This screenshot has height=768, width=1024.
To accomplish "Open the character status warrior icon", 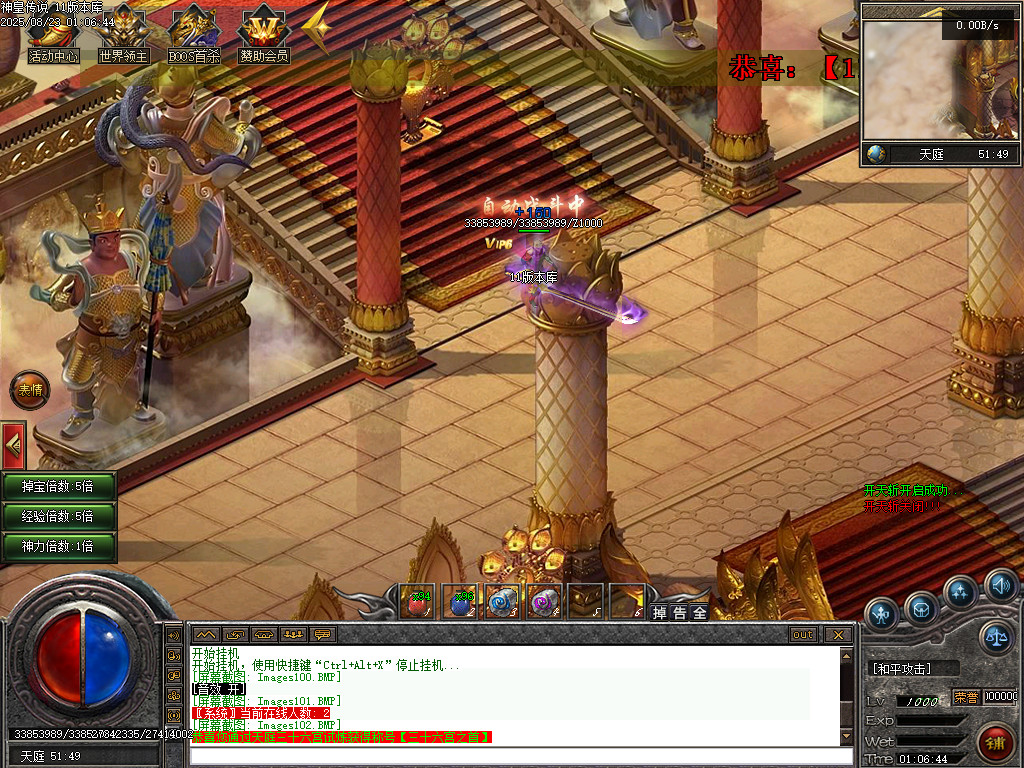I will click(882, 613).
